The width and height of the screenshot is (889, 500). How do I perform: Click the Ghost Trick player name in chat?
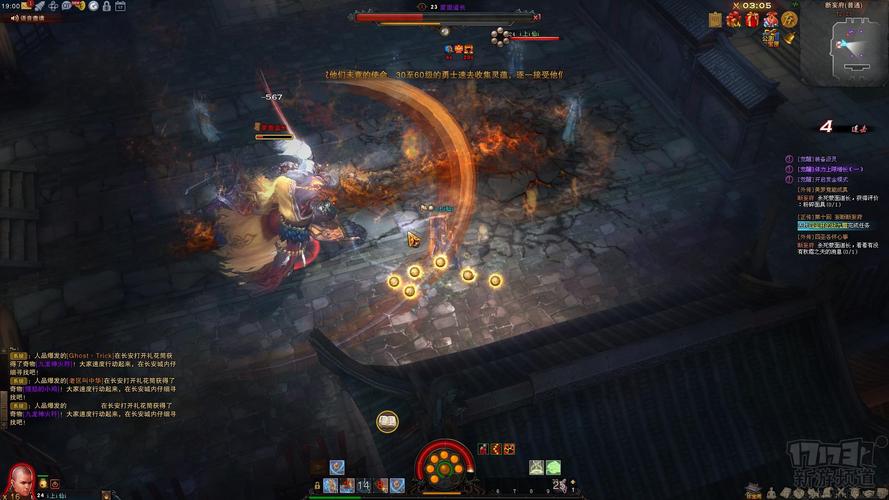point(88,355)
